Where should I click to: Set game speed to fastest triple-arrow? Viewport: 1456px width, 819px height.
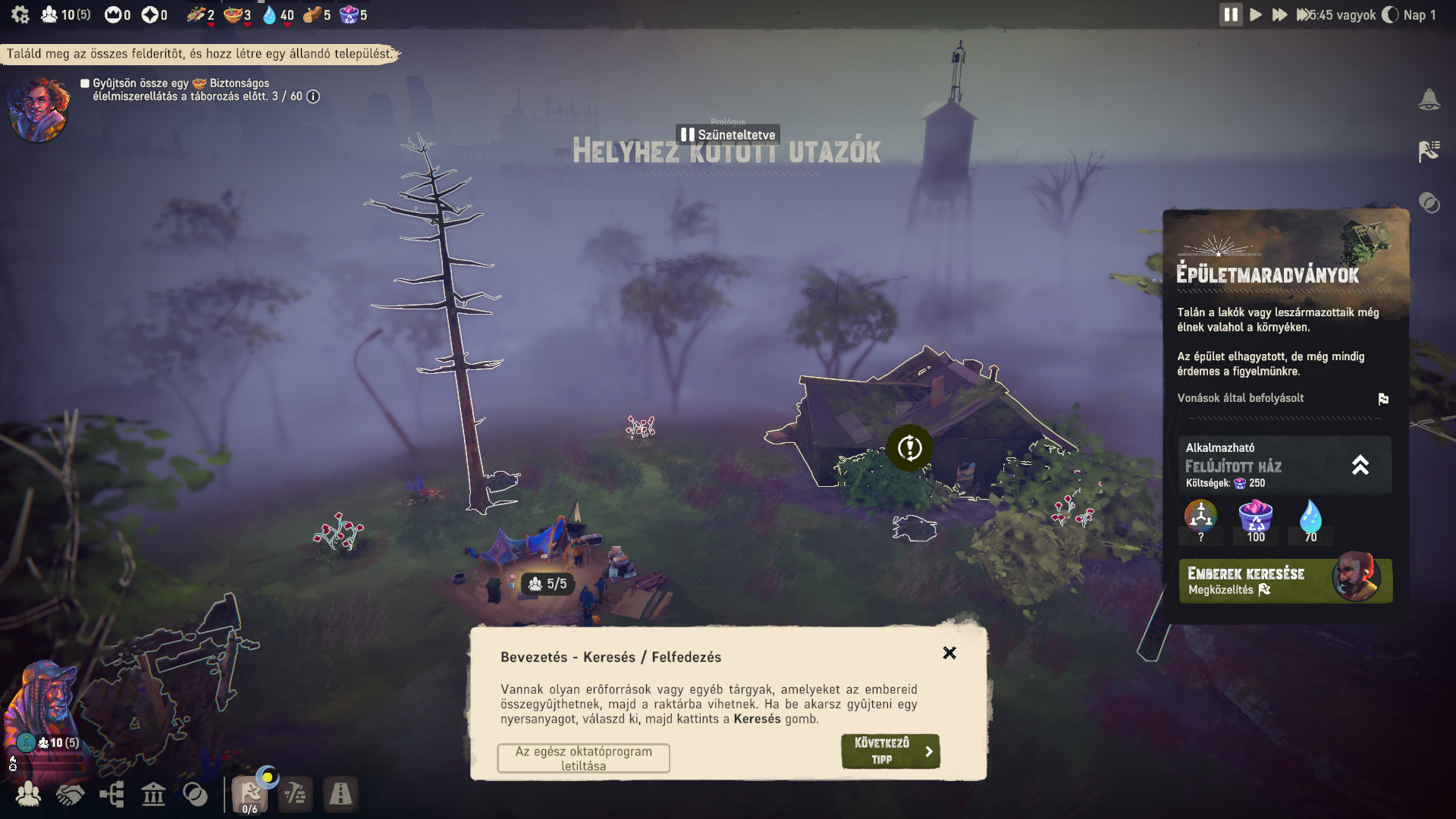[1304, 15]
